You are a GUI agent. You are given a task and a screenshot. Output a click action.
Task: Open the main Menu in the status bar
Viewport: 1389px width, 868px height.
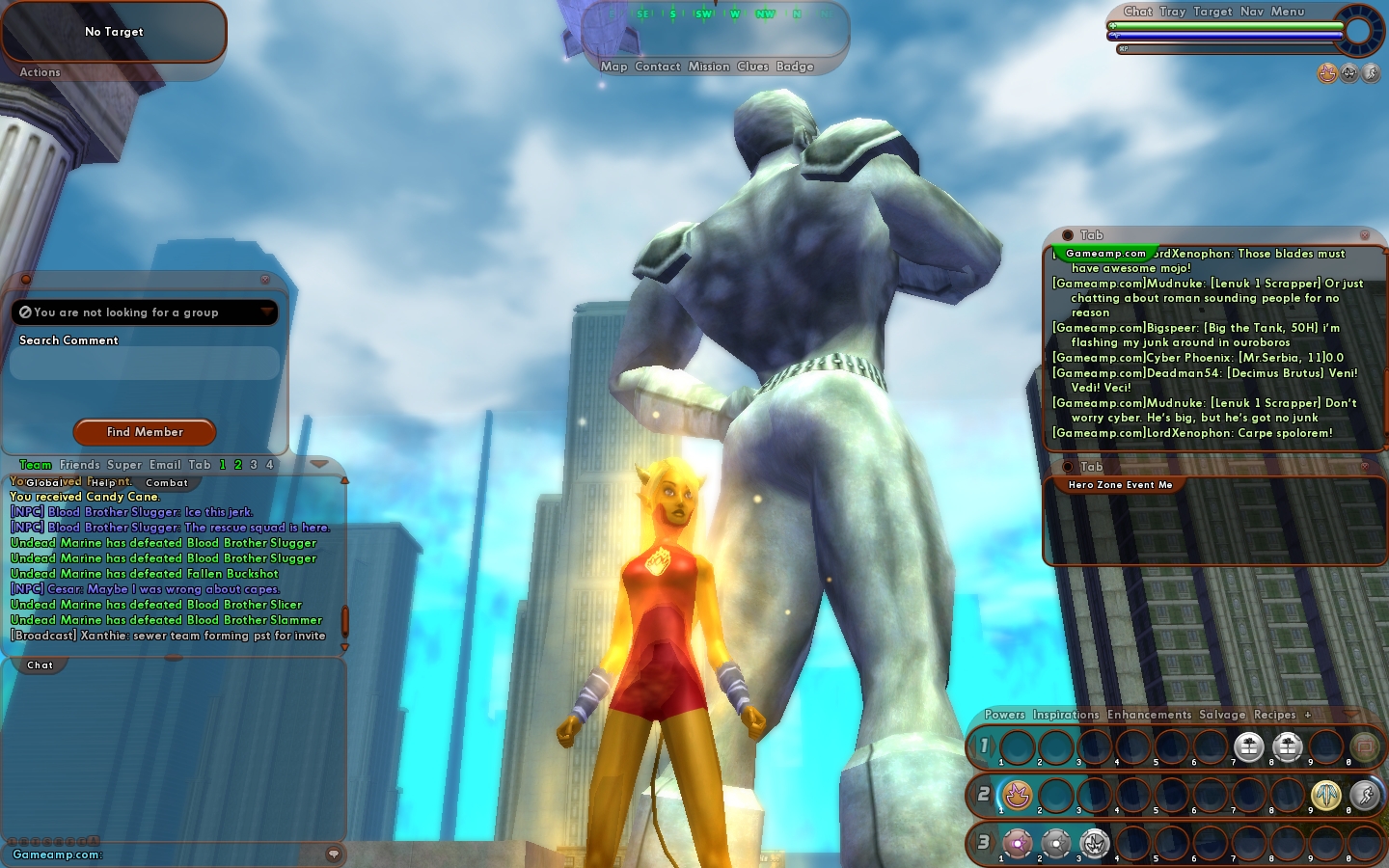pos(1288,12)
